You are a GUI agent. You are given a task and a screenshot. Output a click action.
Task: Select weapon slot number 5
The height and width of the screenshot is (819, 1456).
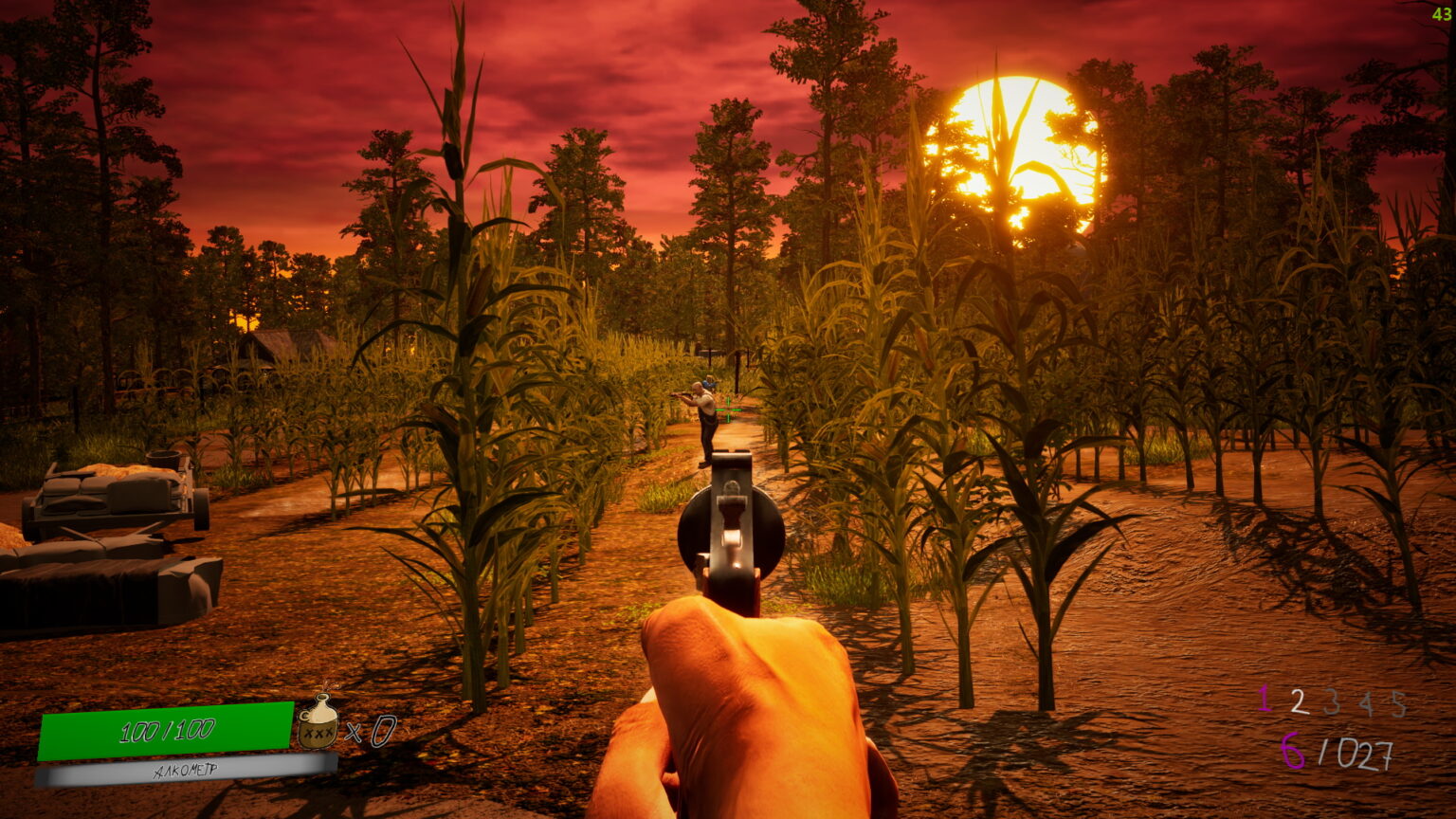click(x=1397, y=703)
